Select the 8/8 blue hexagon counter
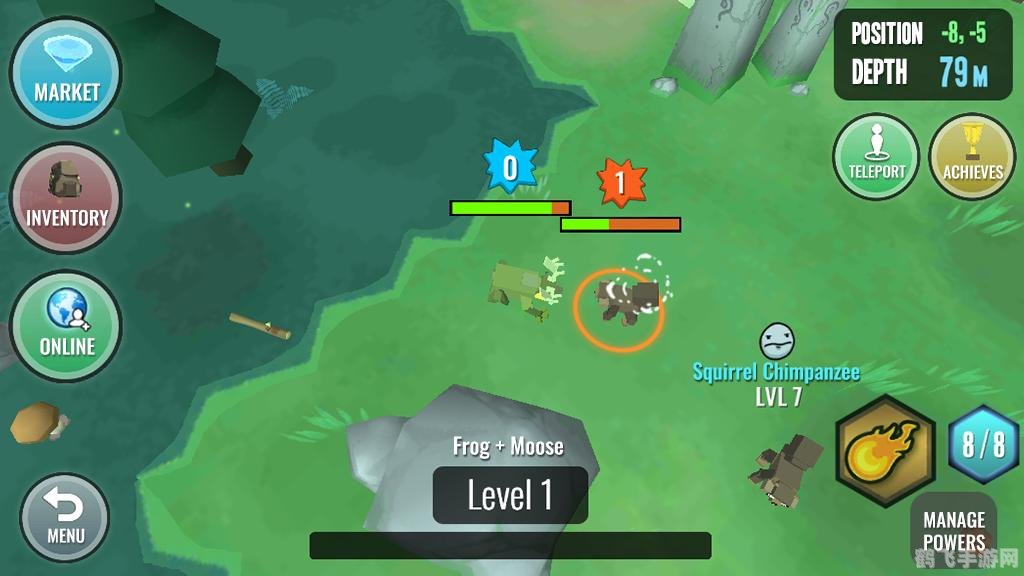Viewport: 1024px width, 576px height. 983,445
